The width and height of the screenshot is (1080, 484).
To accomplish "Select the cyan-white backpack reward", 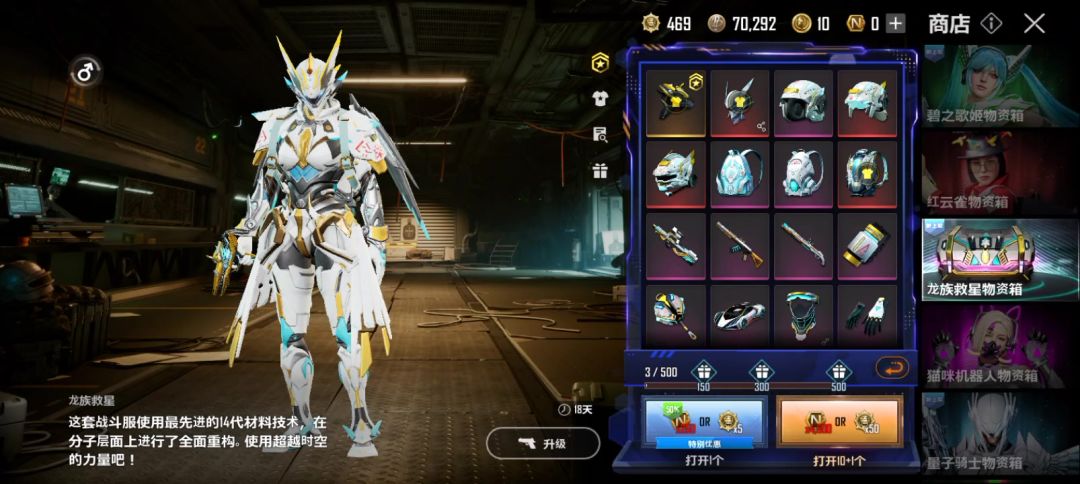I will 740,174.
